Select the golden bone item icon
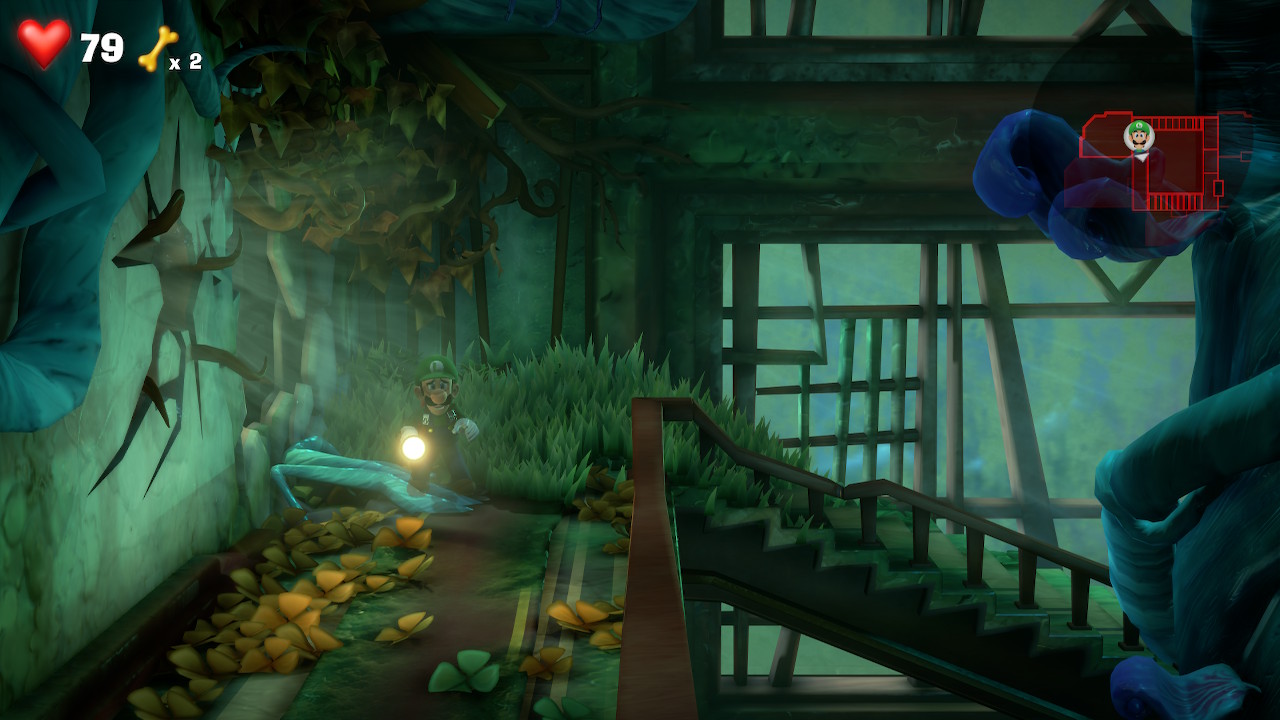 [157, 49]
